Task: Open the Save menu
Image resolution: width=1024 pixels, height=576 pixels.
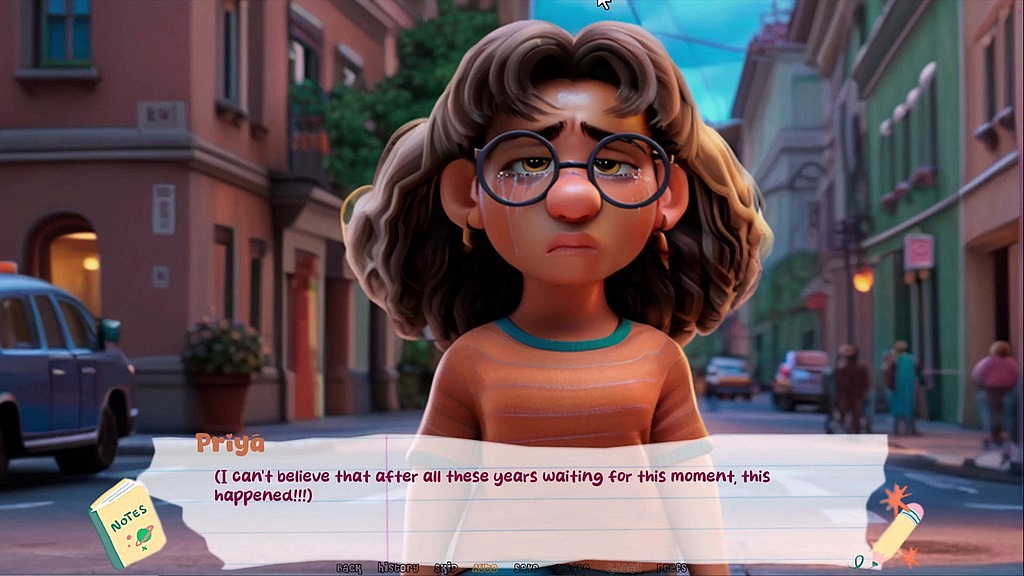Action: point(526,568)
